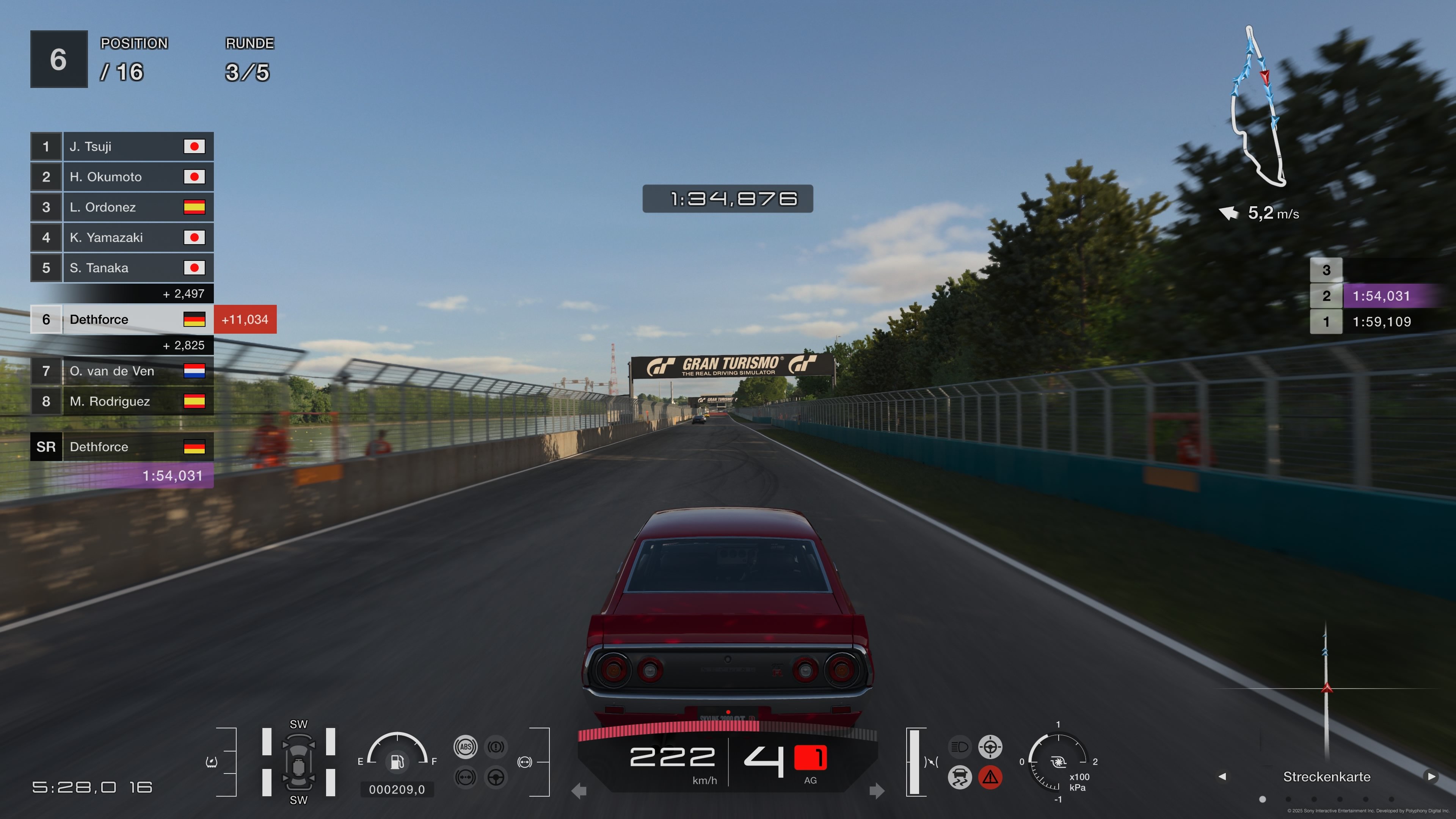The height and width of the screenshot is (819, 1456).
Task: Click the brake warning indicator icon
Action: (496, 747)
